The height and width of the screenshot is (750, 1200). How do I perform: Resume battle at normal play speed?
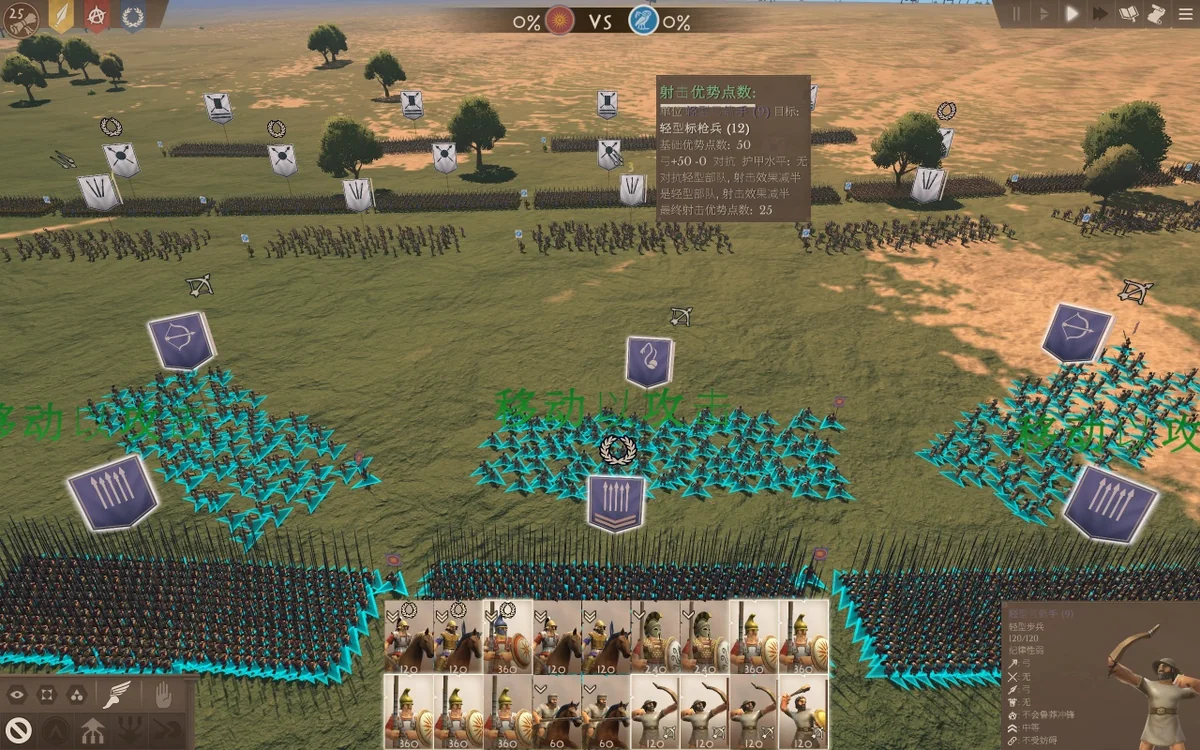point(1072,14)
